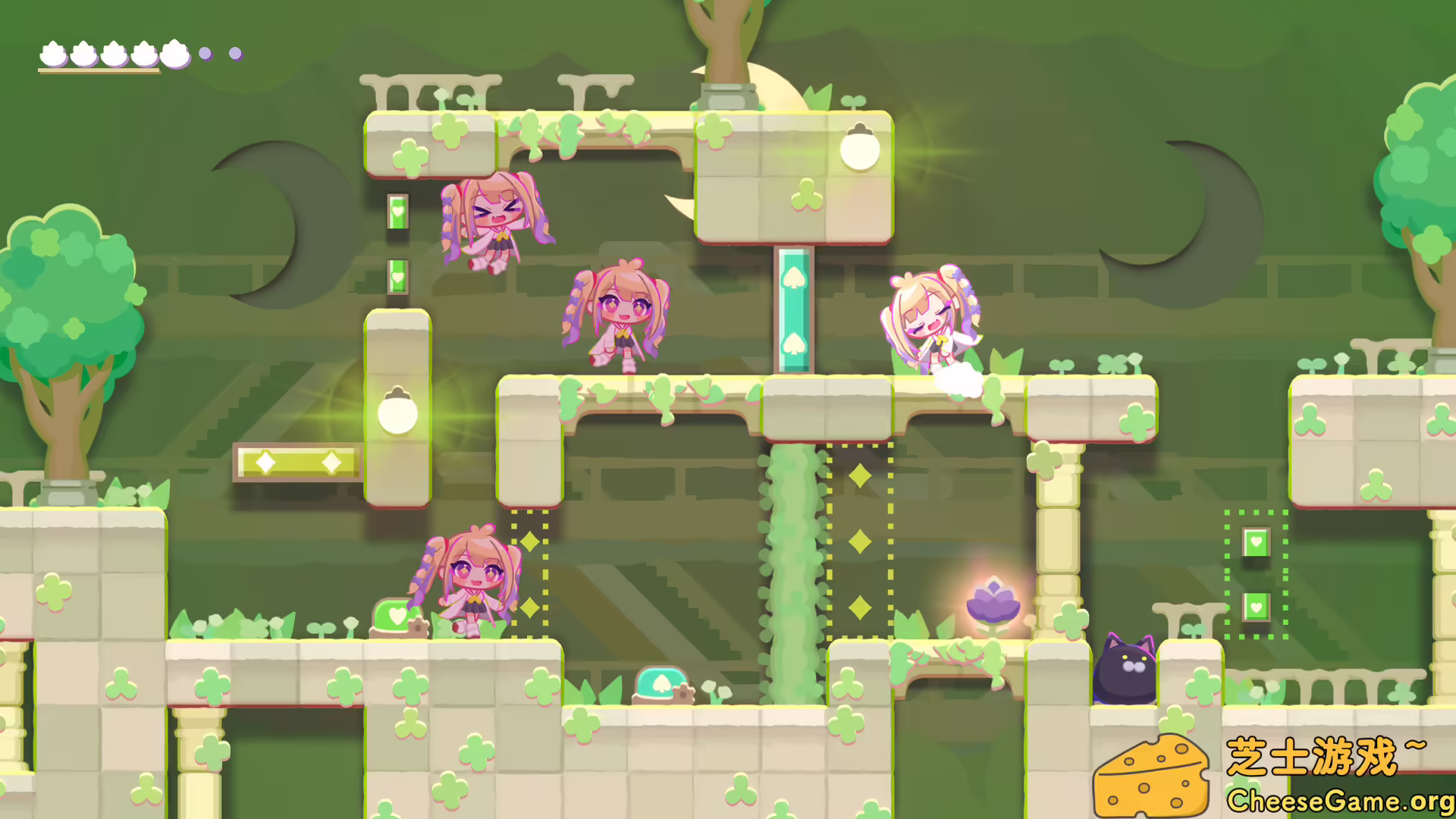Click the lamp on the top-right platform

861,149
